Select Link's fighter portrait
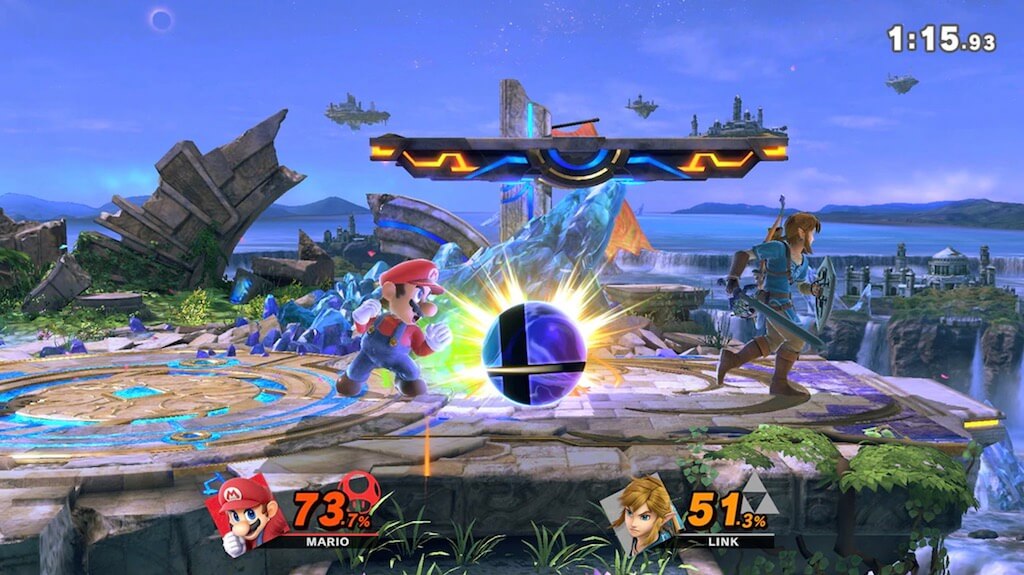 (x=643, y=512)
